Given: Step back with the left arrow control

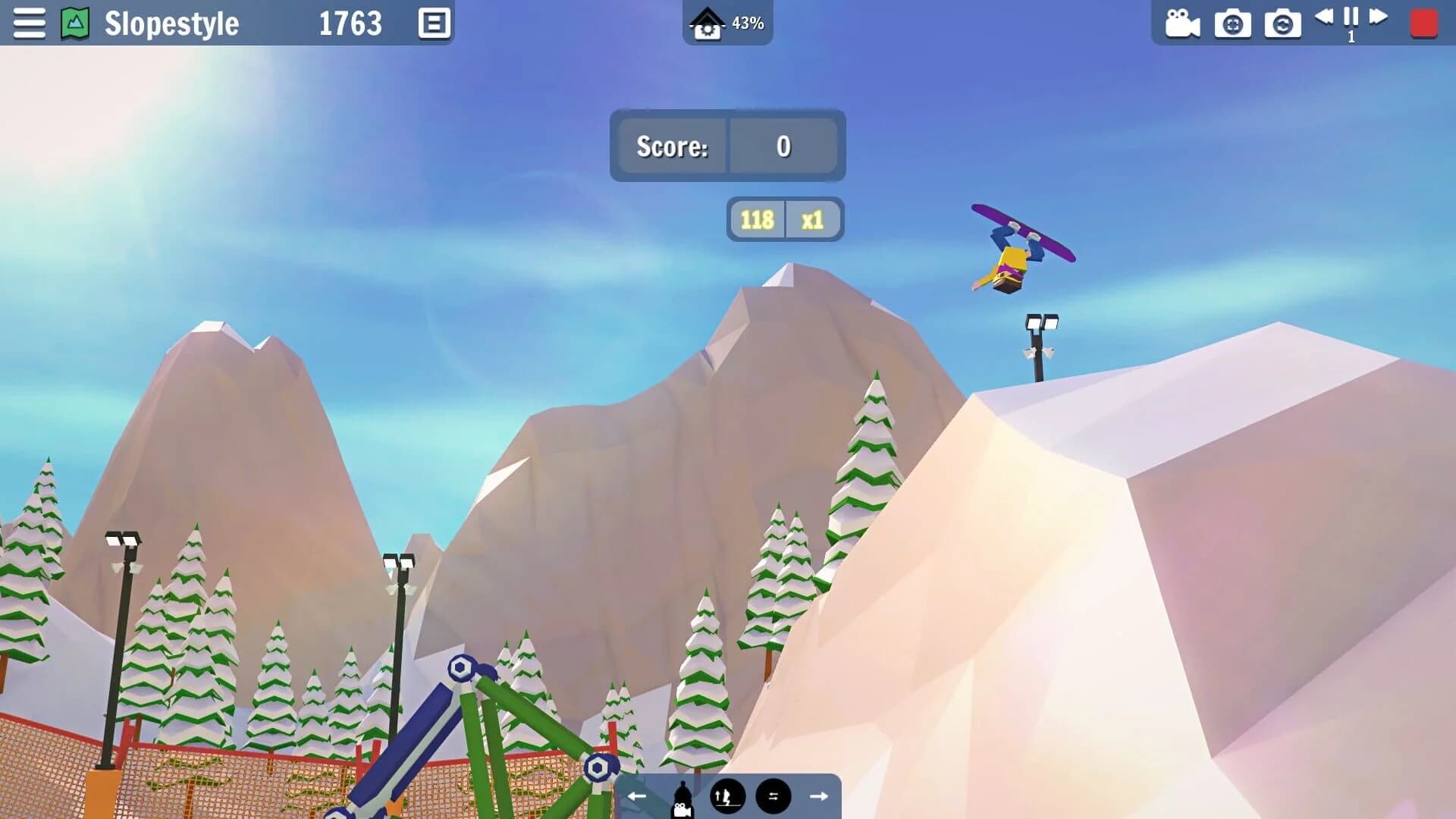Looking at the screenshot, I should (x=635, y=795).
